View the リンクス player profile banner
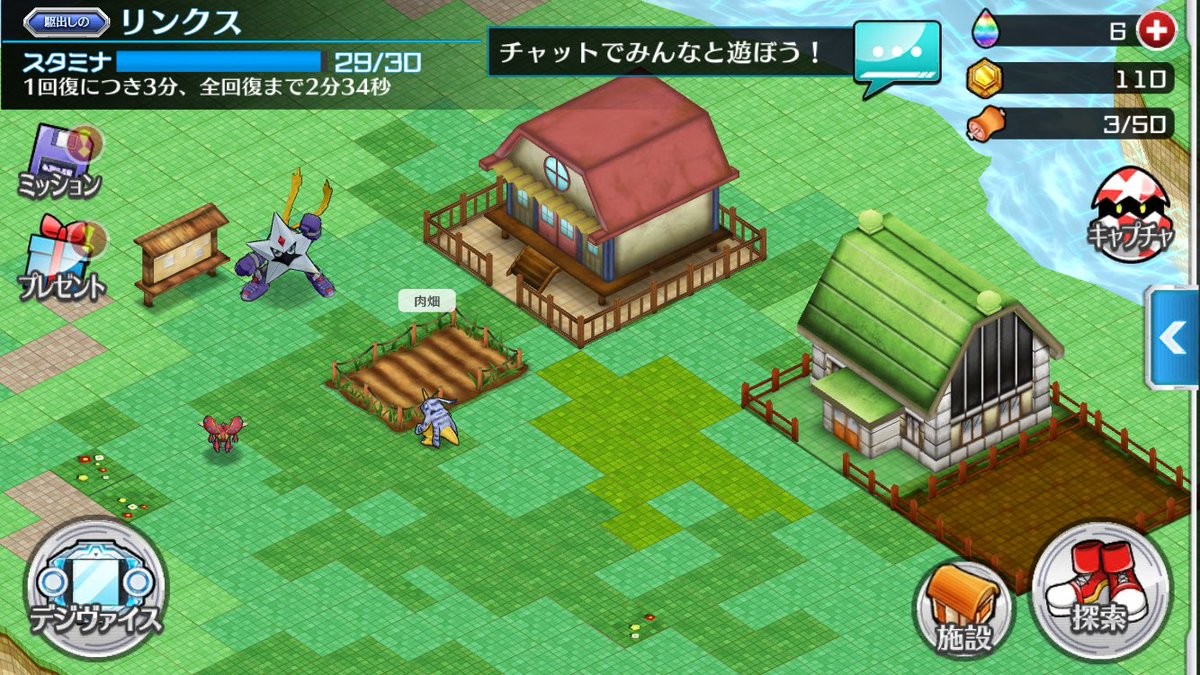This screenshot has width=1200, height=675. coord(180,21)
